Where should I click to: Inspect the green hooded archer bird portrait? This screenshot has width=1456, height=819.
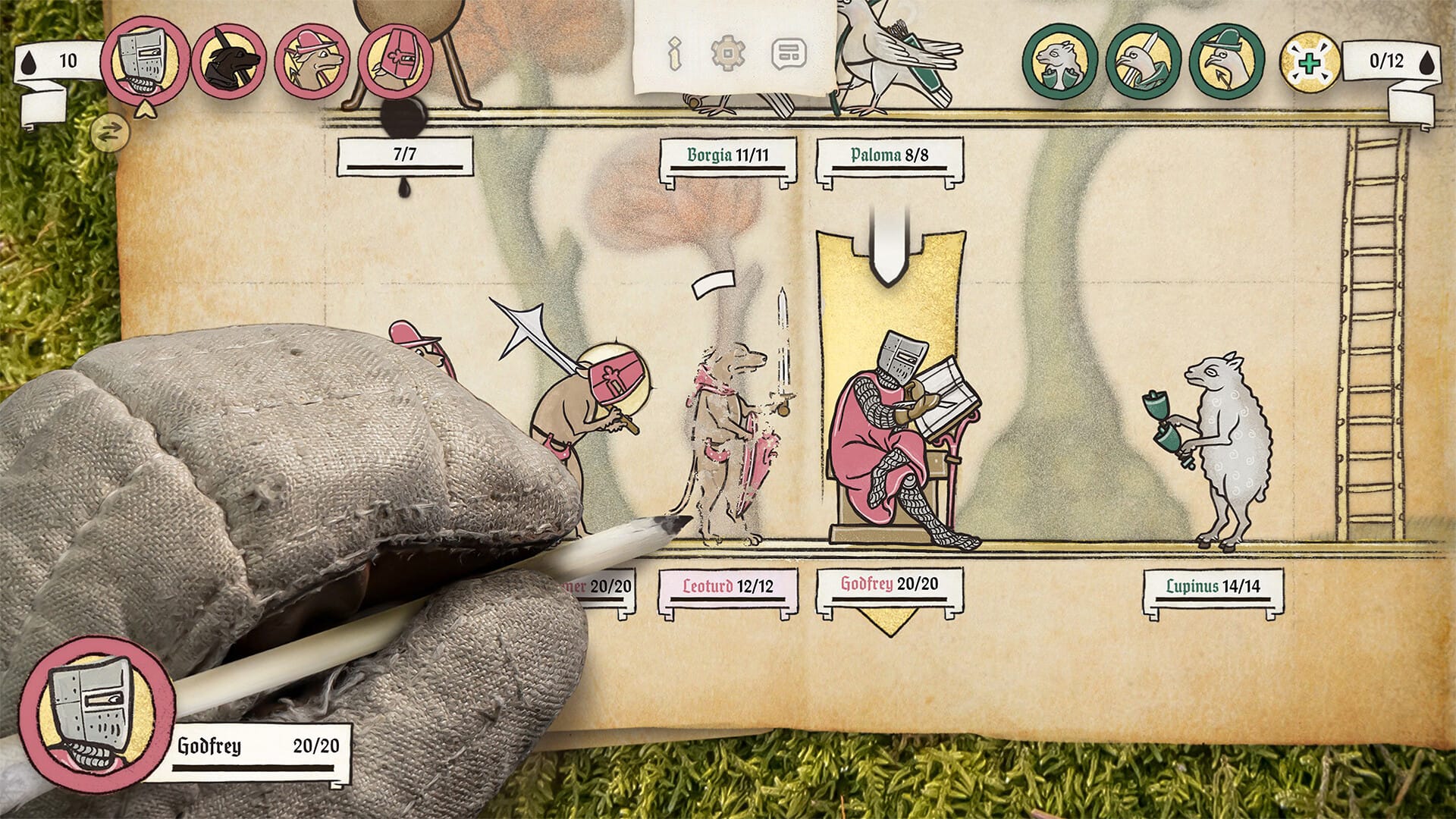click(x=1226, y=61)
